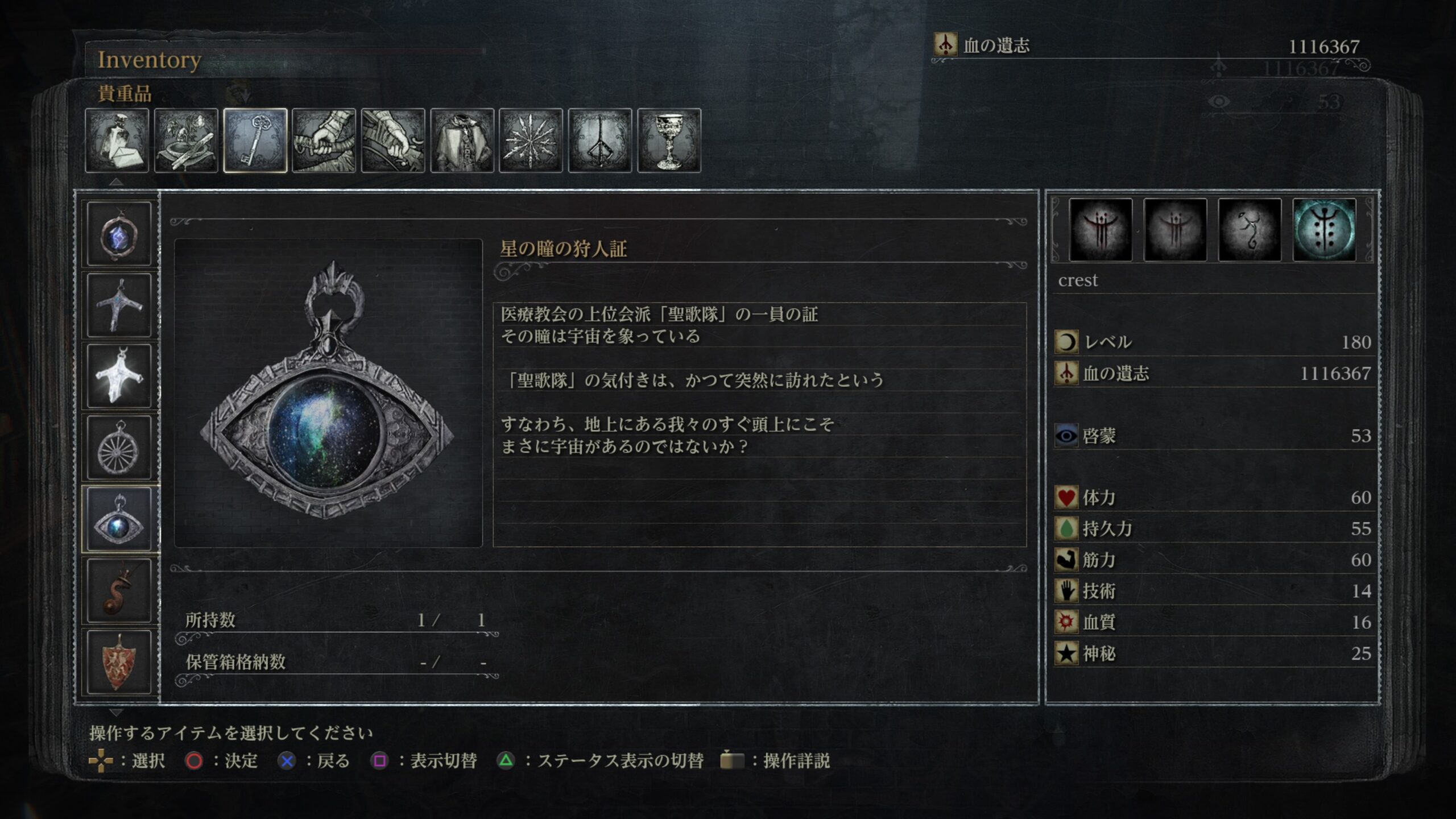Pick the wheel hunter badge slot
Screen dimensions: 1456x819
119,448
